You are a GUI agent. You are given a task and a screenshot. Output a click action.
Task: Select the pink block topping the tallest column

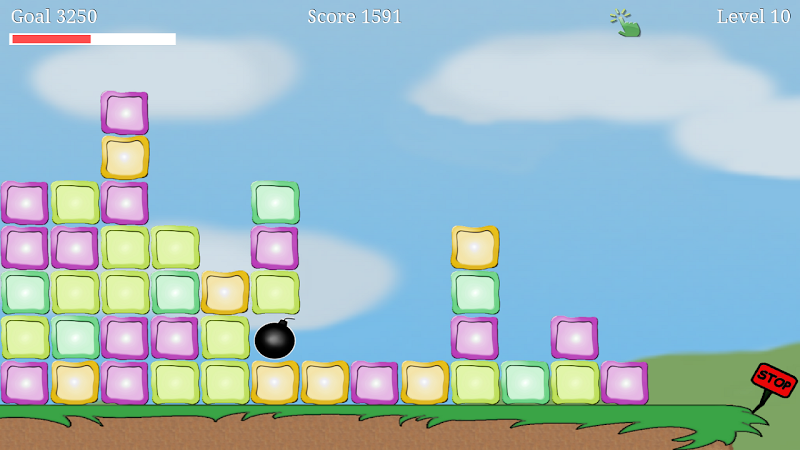124,113
